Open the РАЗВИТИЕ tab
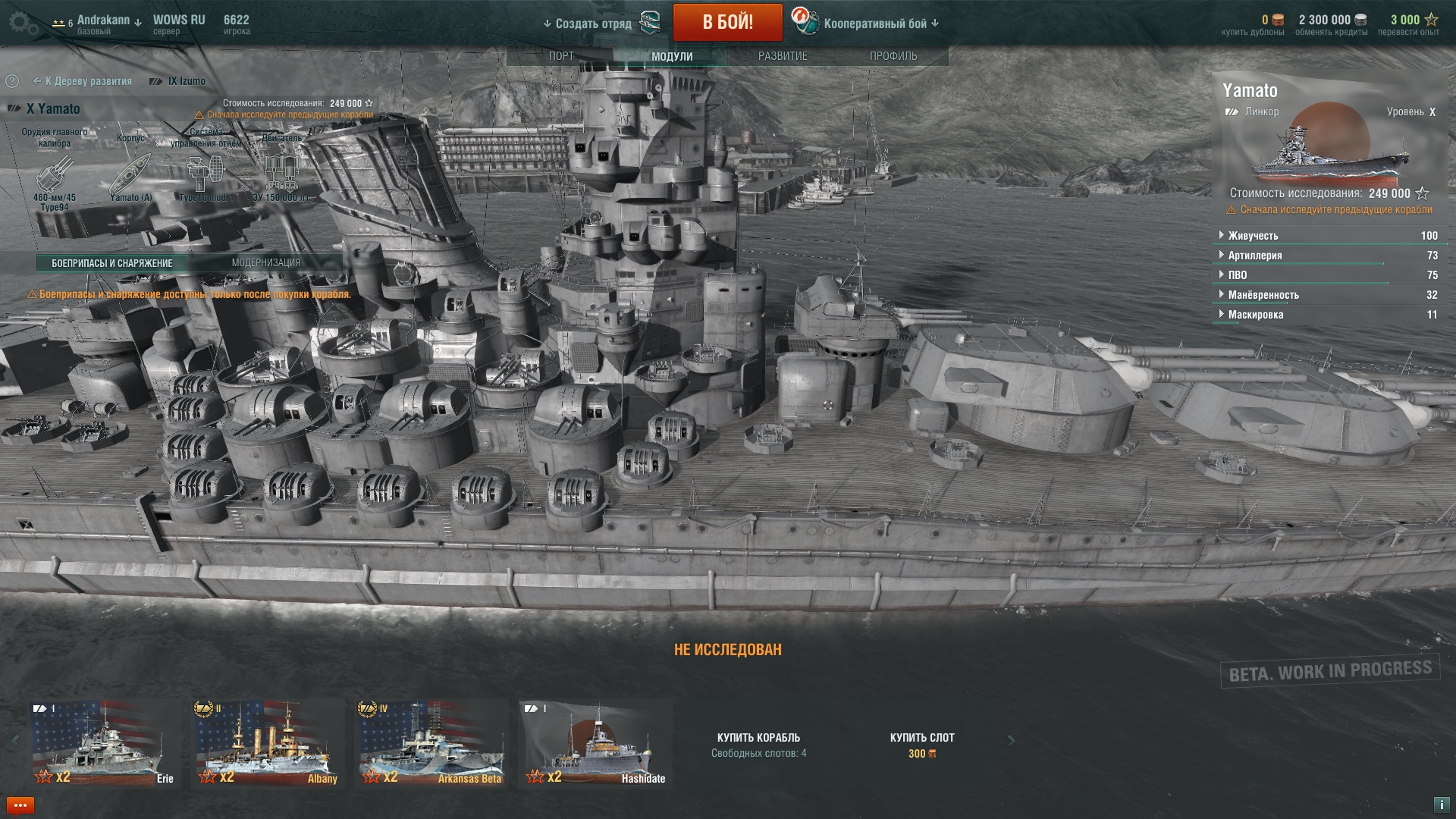 [x=783, y=56]
